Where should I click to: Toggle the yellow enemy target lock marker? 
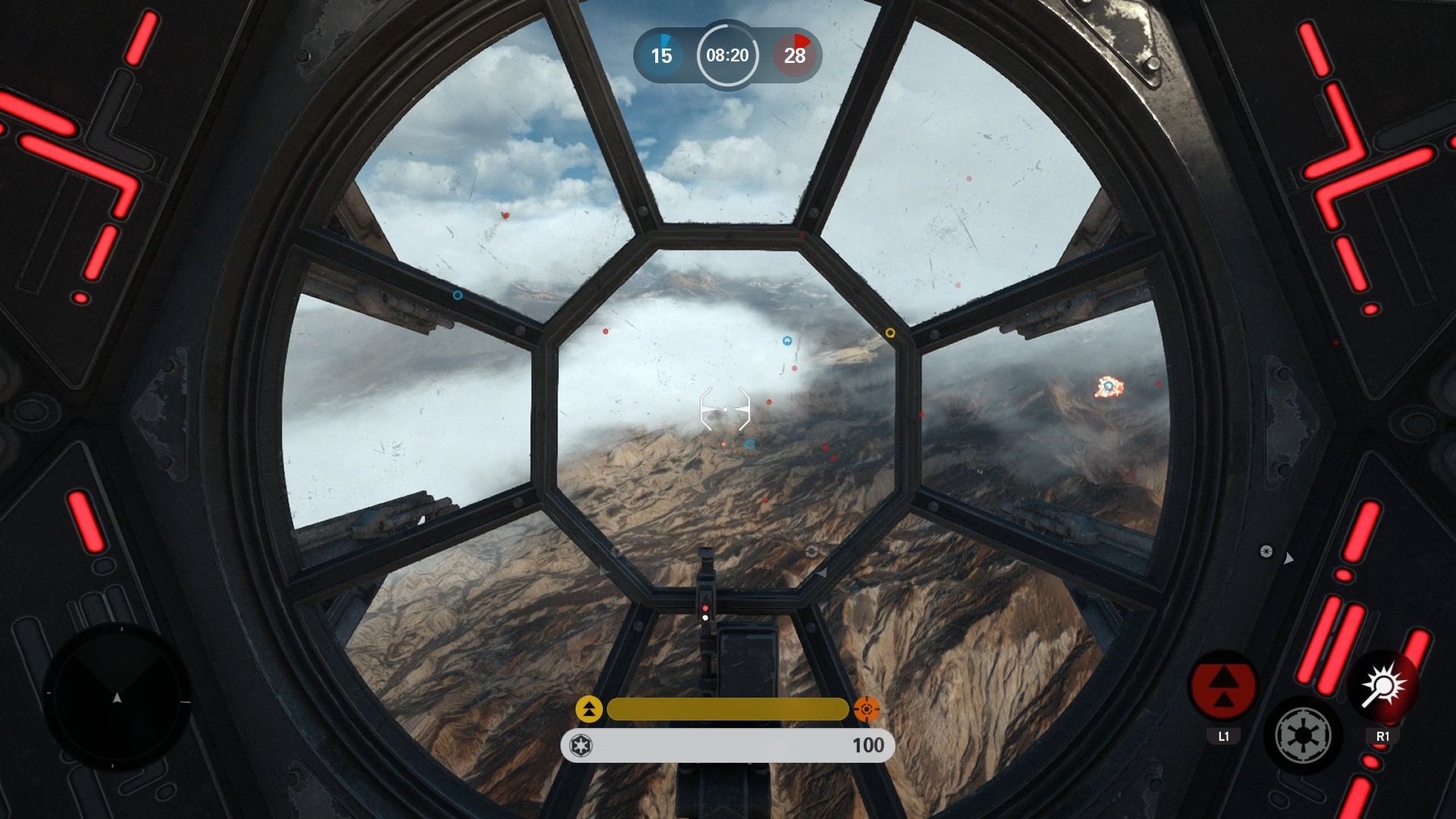[889, 331]
